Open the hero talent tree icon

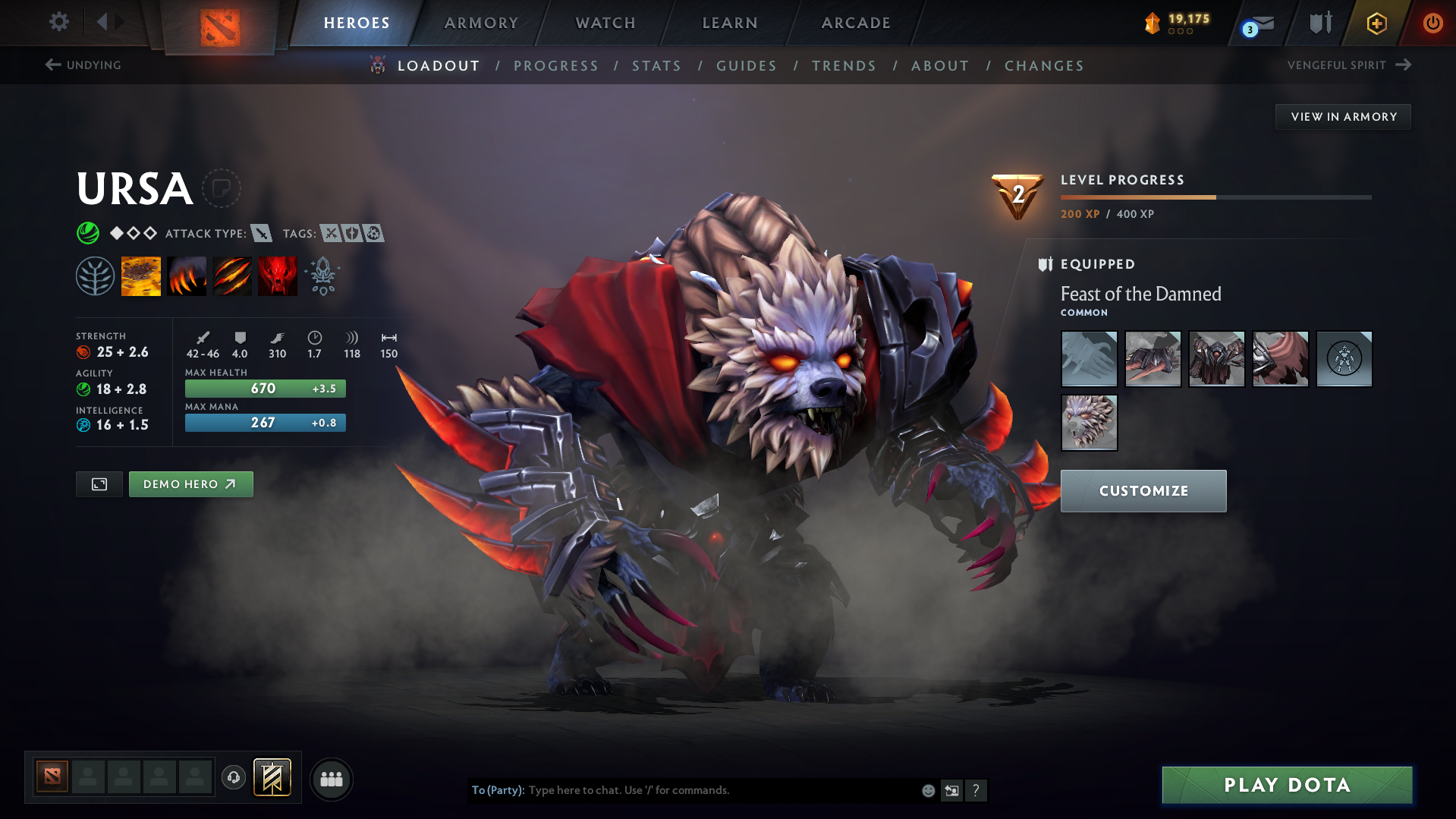pos(95,276)
